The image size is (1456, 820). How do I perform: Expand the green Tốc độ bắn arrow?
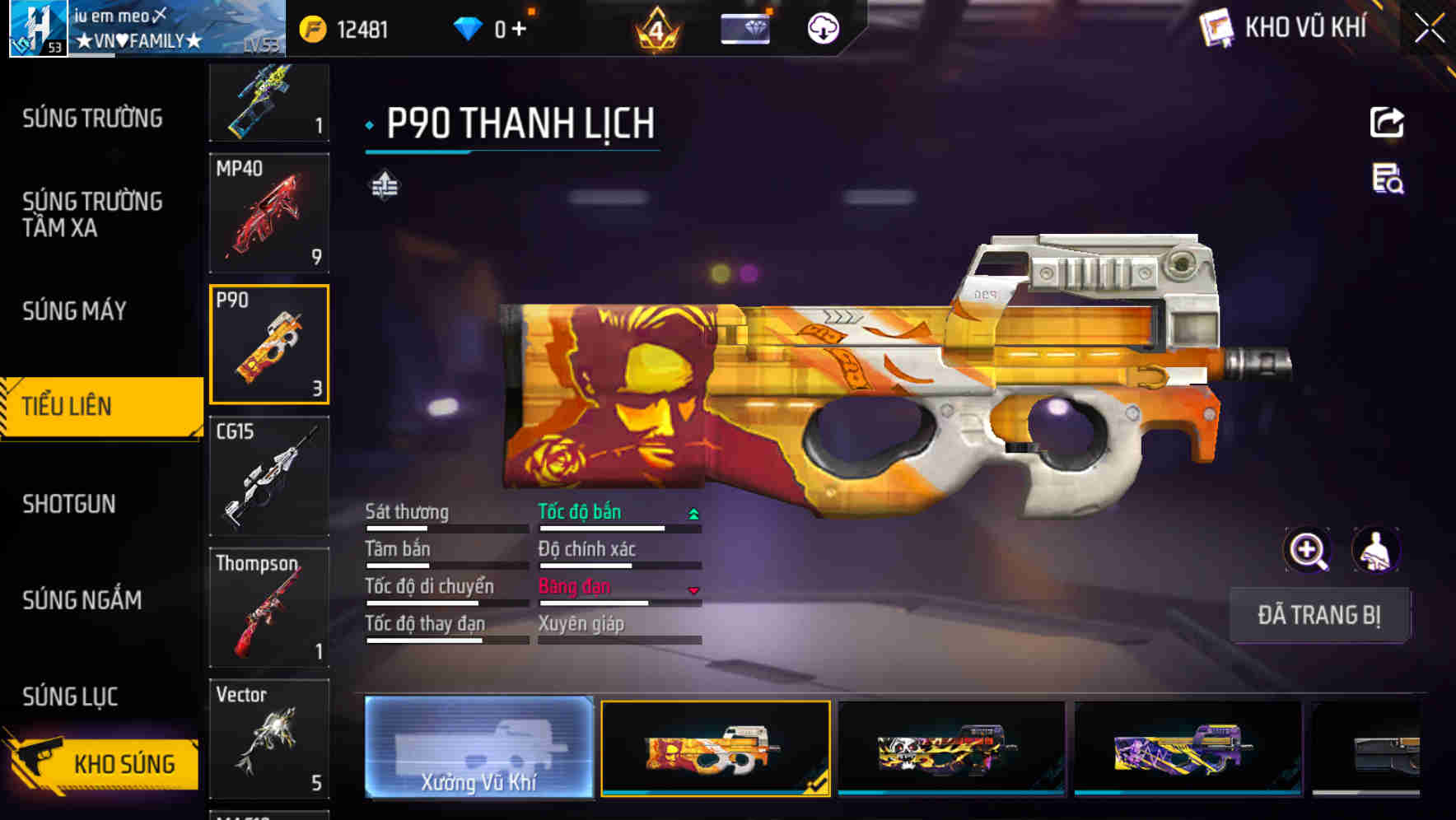pos(693,511)
